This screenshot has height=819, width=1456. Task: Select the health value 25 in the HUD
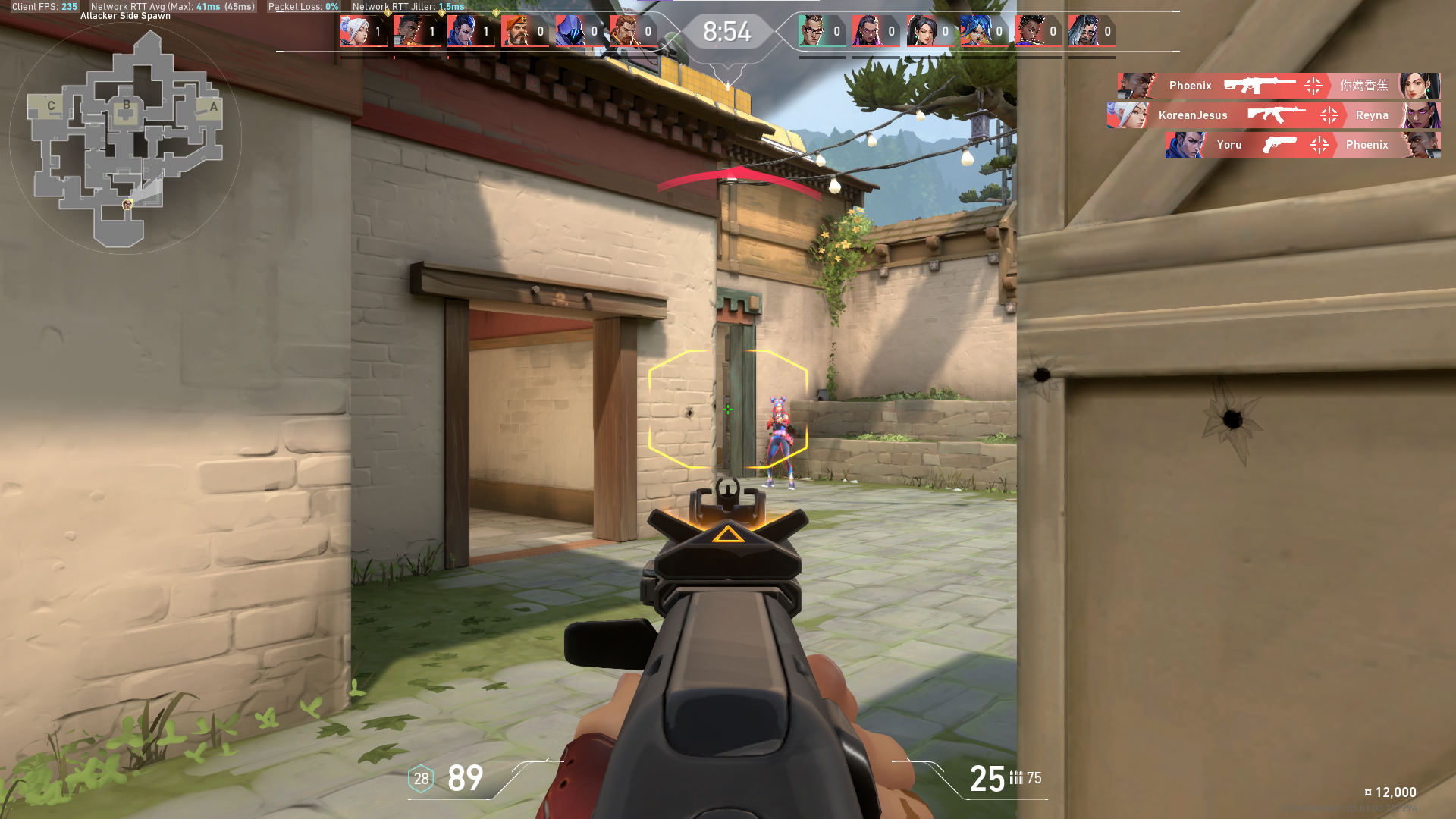click(x=986, y=779)
